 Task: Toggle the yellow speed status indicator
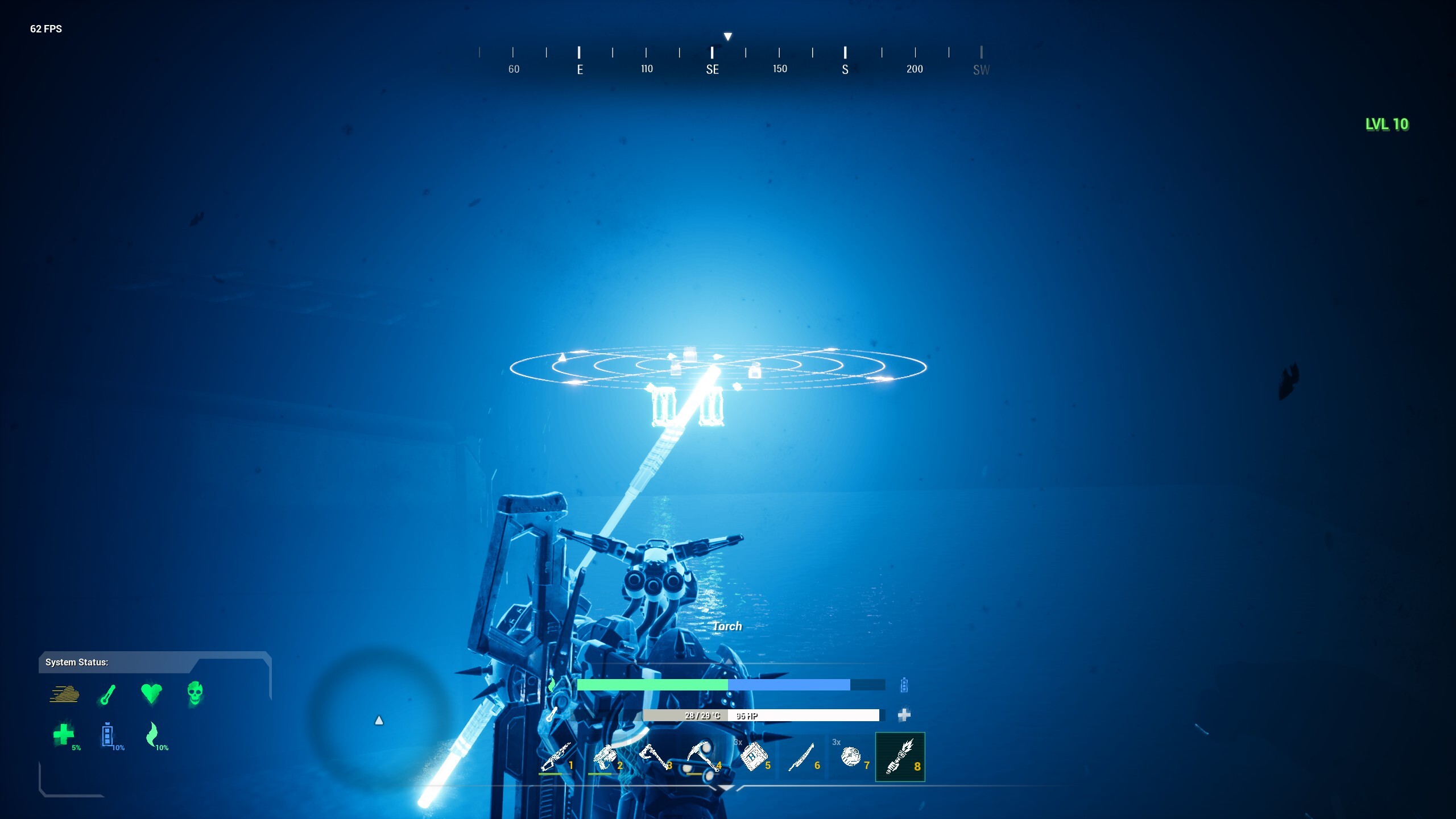coord(64,695)
